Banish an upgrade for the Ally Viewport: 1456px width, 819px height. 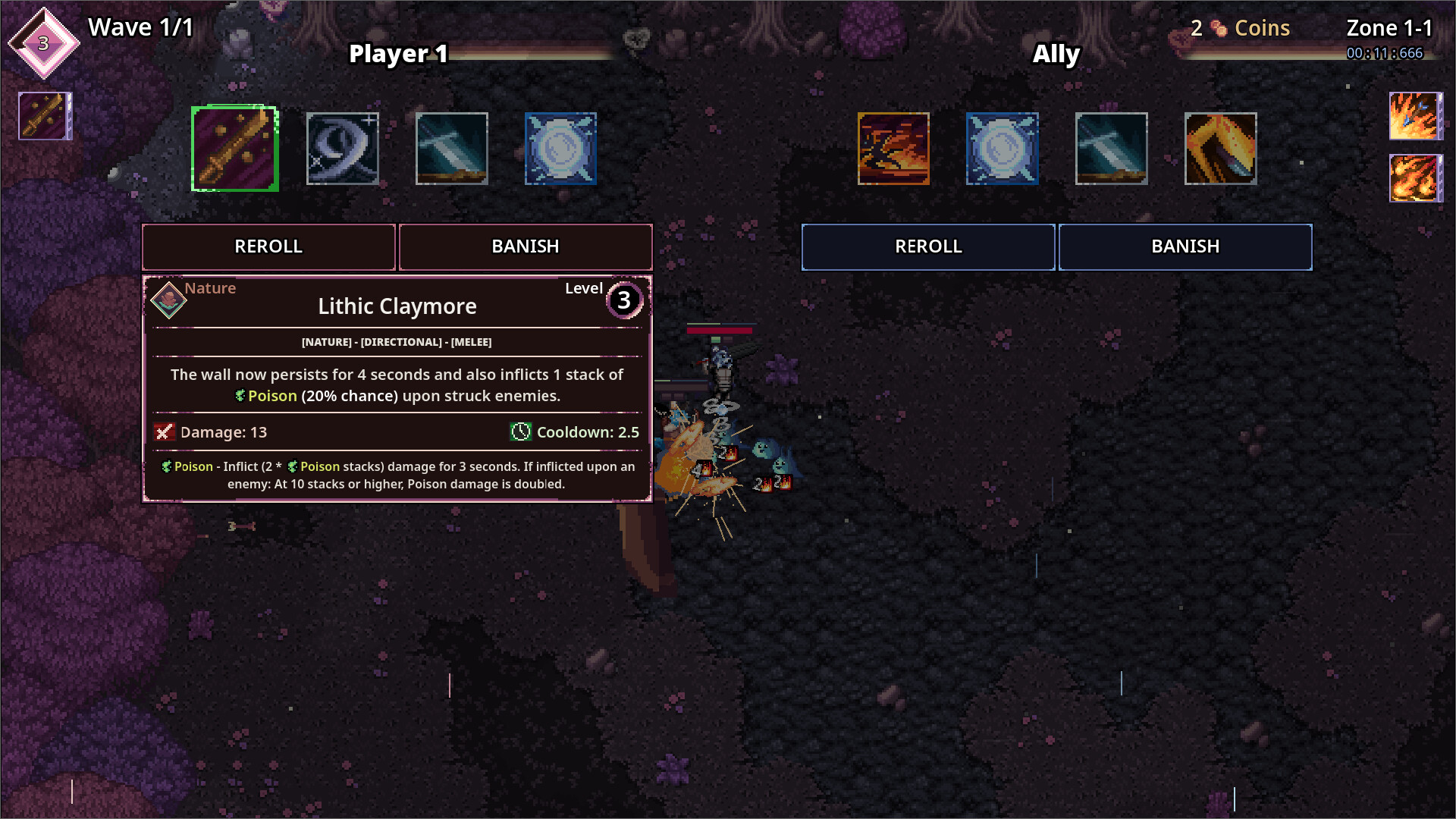1185,246
